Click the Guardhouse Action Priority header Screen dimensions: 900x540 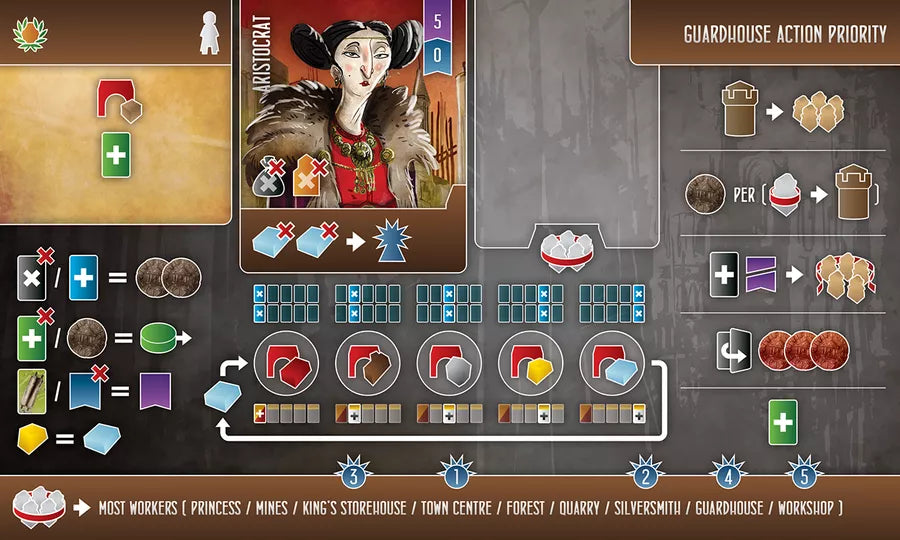(x=784, y=34)
